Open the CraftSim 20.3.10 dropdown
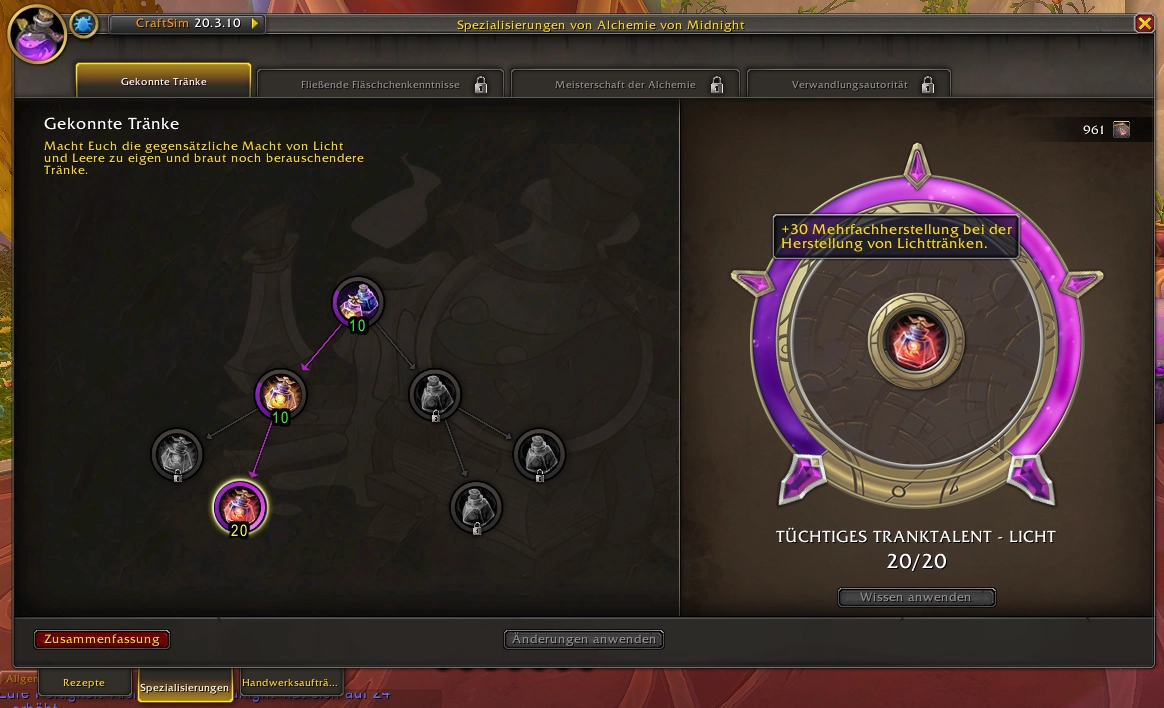Viewport: 1164px width, 708px height. (254, 23)
